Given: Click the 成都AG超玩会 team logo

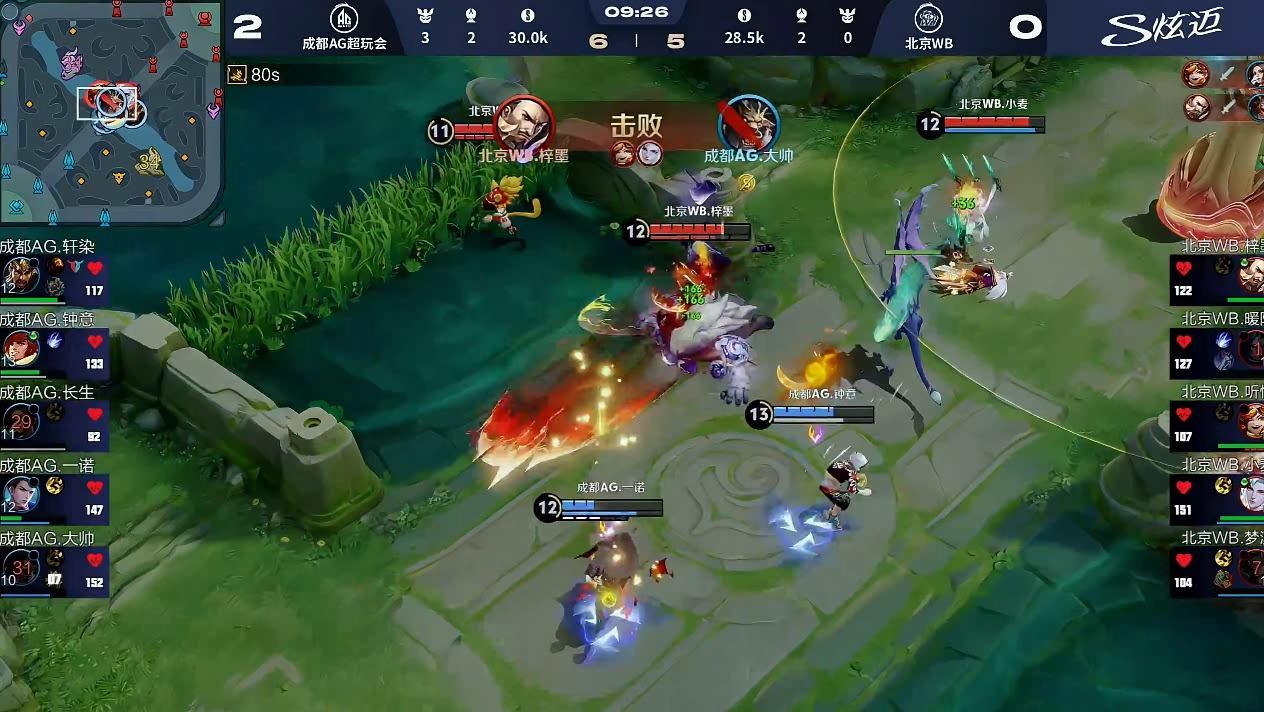Looking at the screenshot, I should pos(344,19).
